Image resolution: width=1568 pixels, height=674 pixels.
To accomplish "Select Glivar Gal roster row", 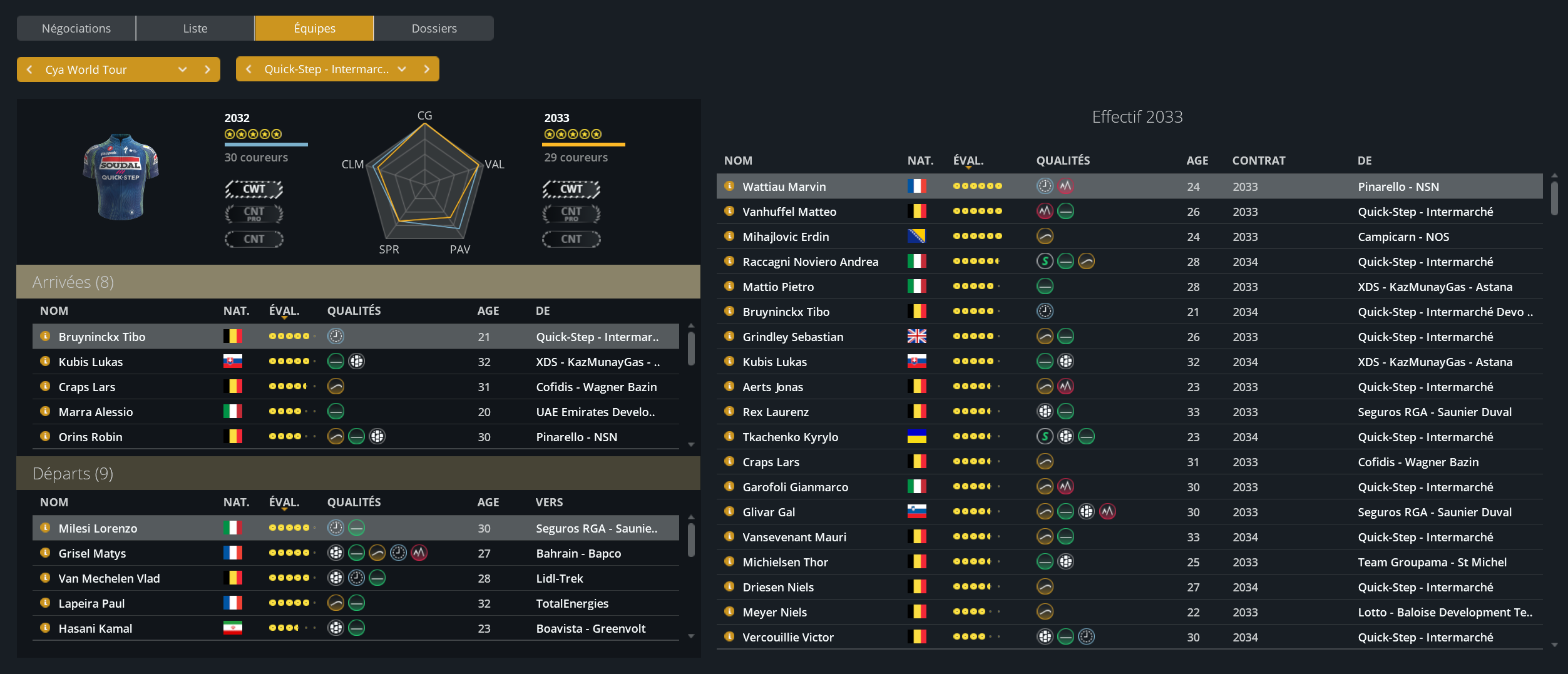I will 768,512.
